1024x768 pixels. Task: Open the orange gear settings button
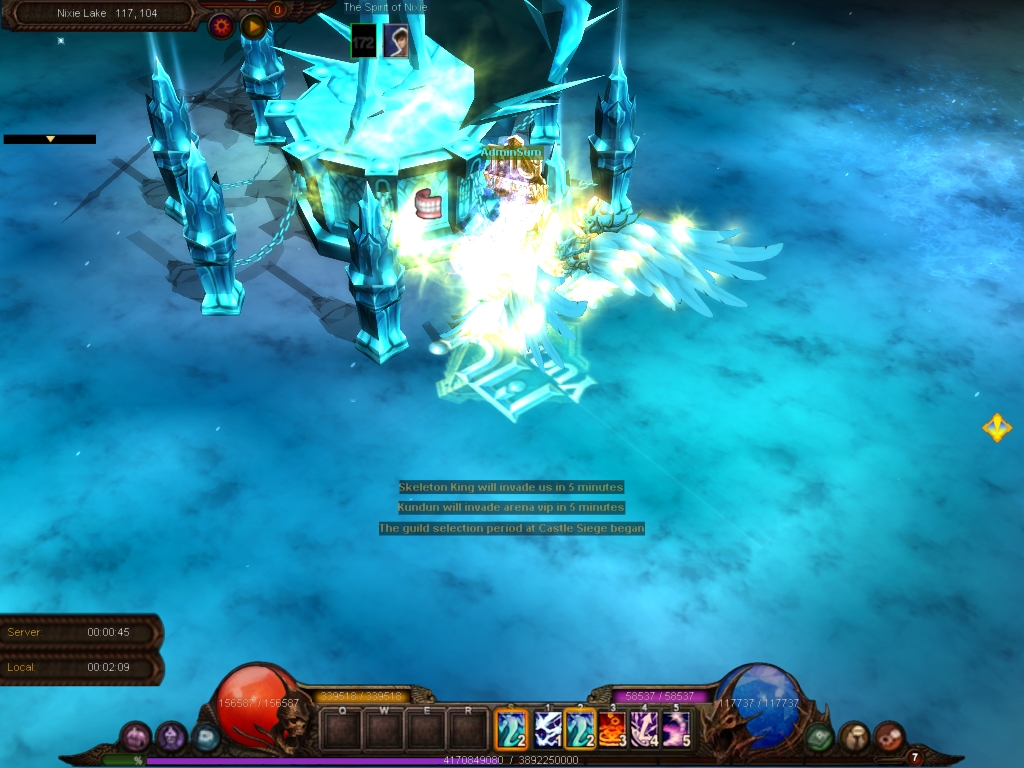pyautogui.click(x=221, y=27)
